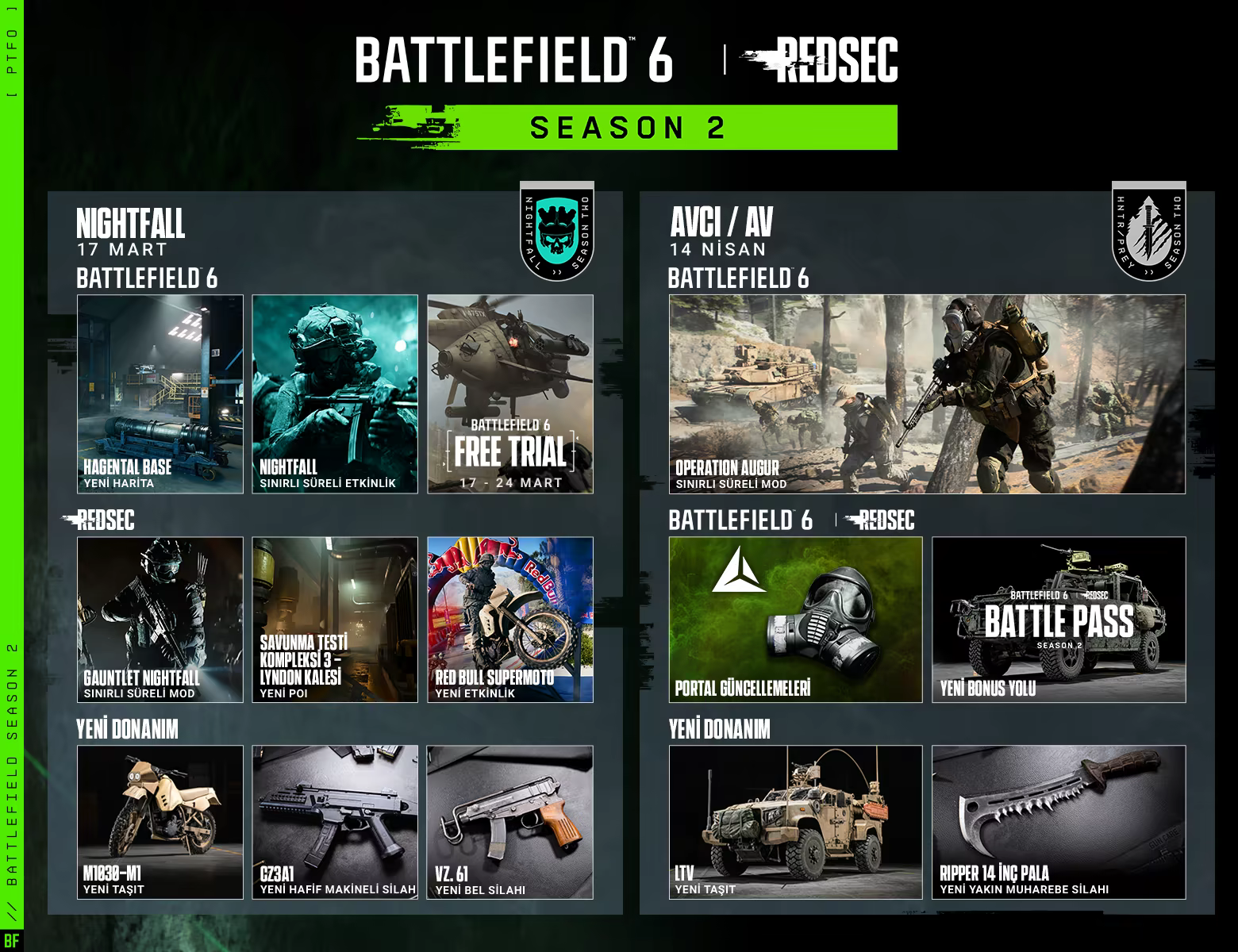Select the CZ3A1 submachine gun tile
Image resolution: width=1238 pixels, height=952 pixels.
tap(335, 822)
